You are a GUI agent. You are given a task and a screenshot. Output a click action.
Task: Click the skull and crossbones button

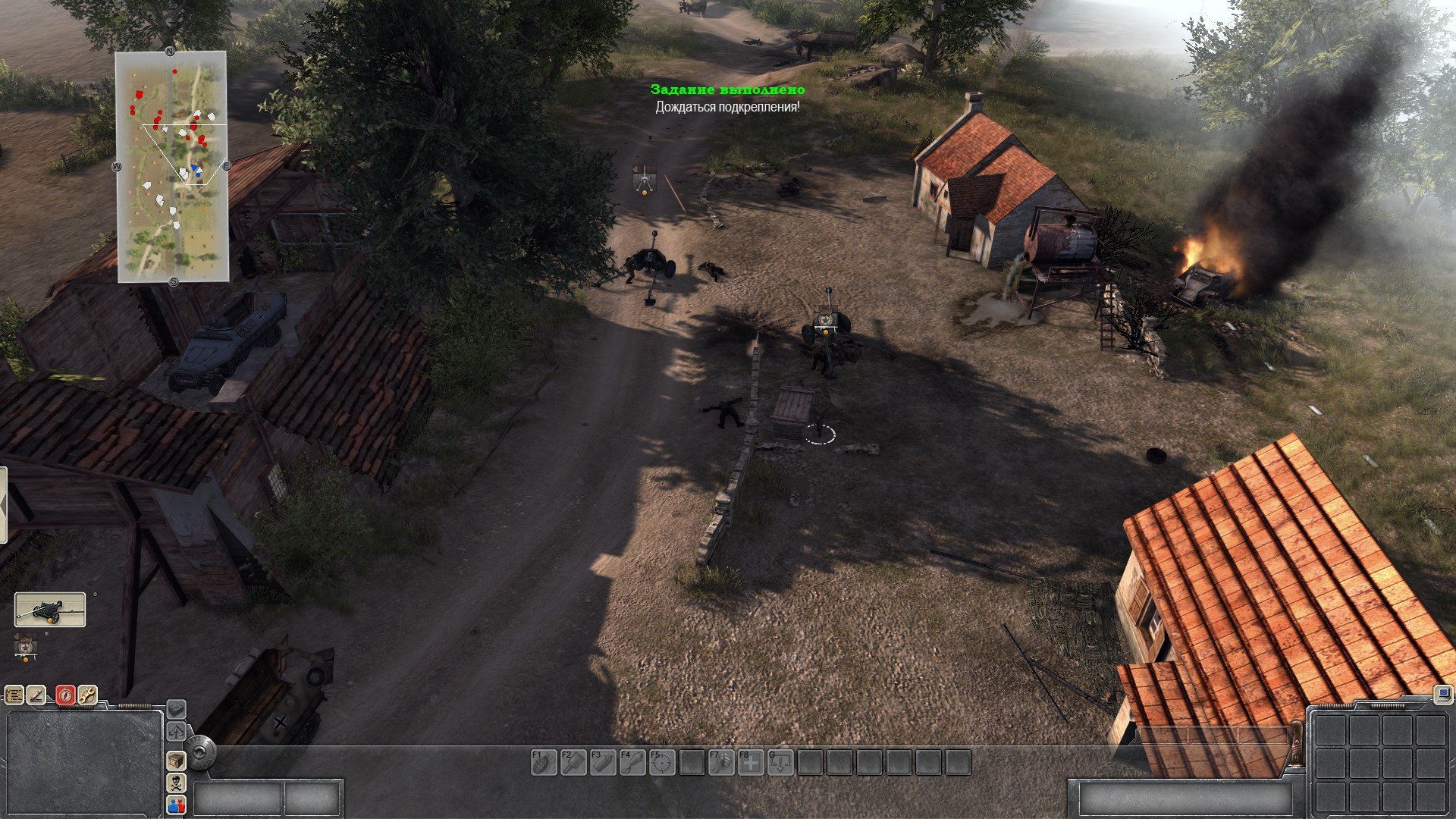pos(176,783)
